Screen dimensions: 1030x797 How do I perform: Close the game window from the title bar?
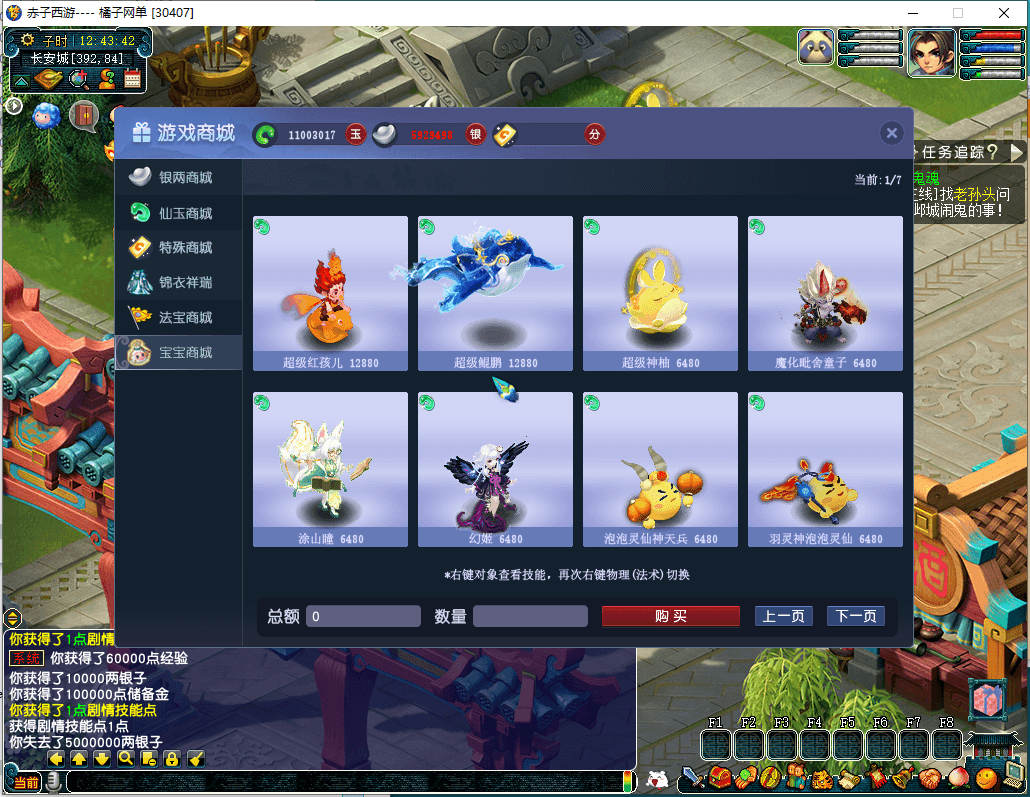pos(1004,13)
